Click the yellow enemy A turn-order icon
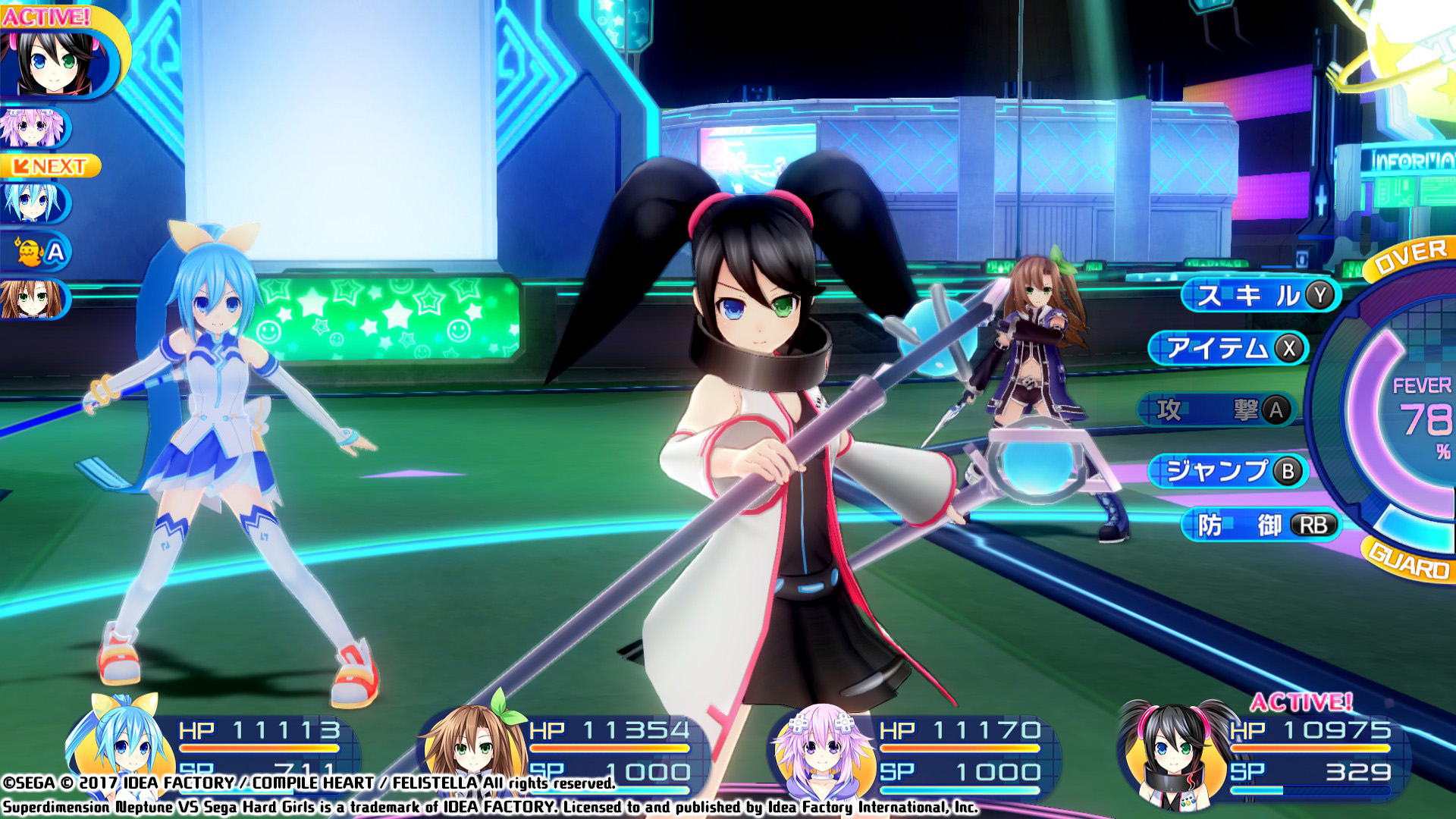Image resolution: width=1456 pixels, height=819 pixels. tap(38, 251)
